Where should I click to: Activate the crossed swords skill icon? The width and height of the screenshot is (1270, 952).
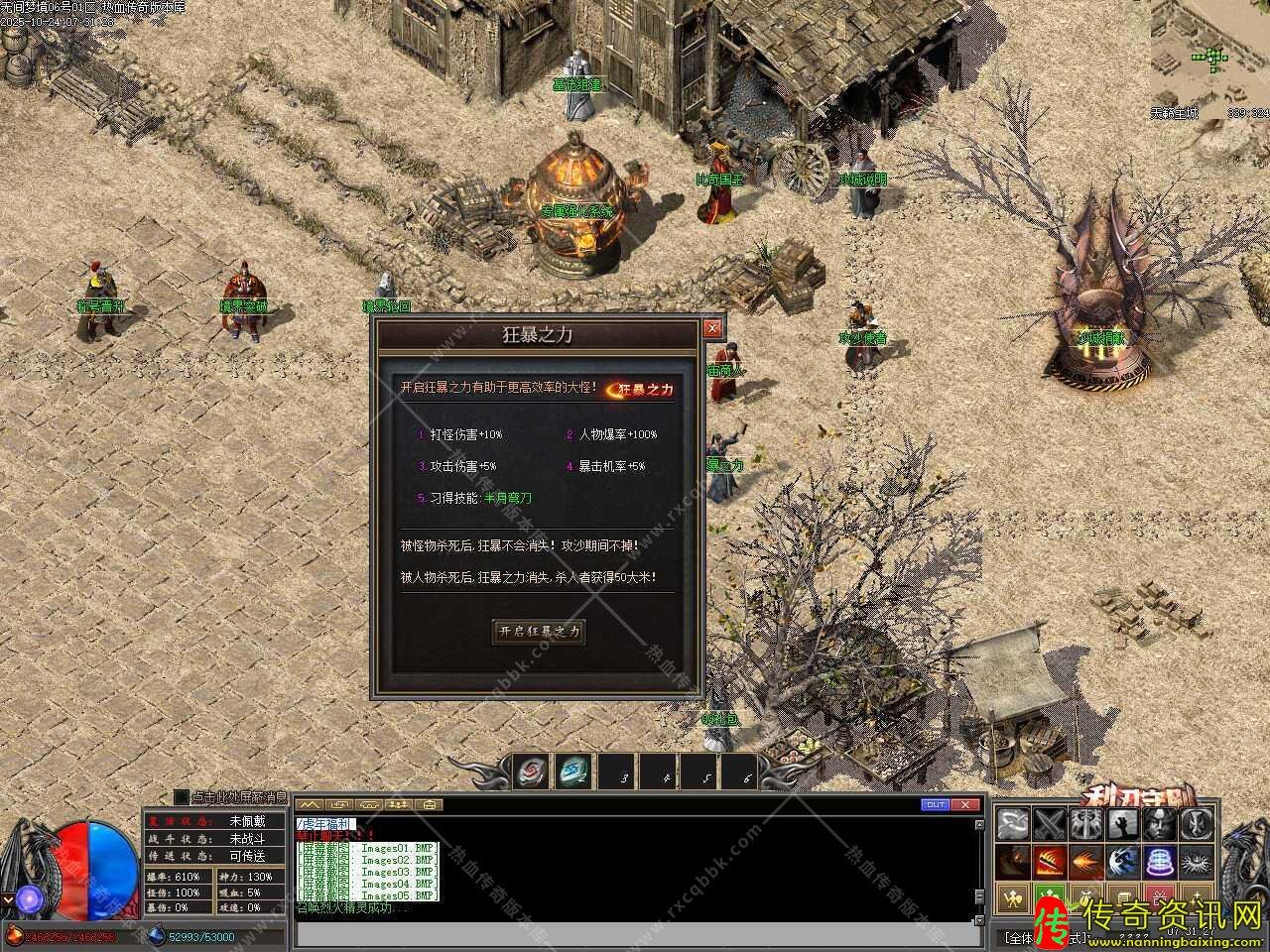pyautogui.click(x=1050, y=823)
